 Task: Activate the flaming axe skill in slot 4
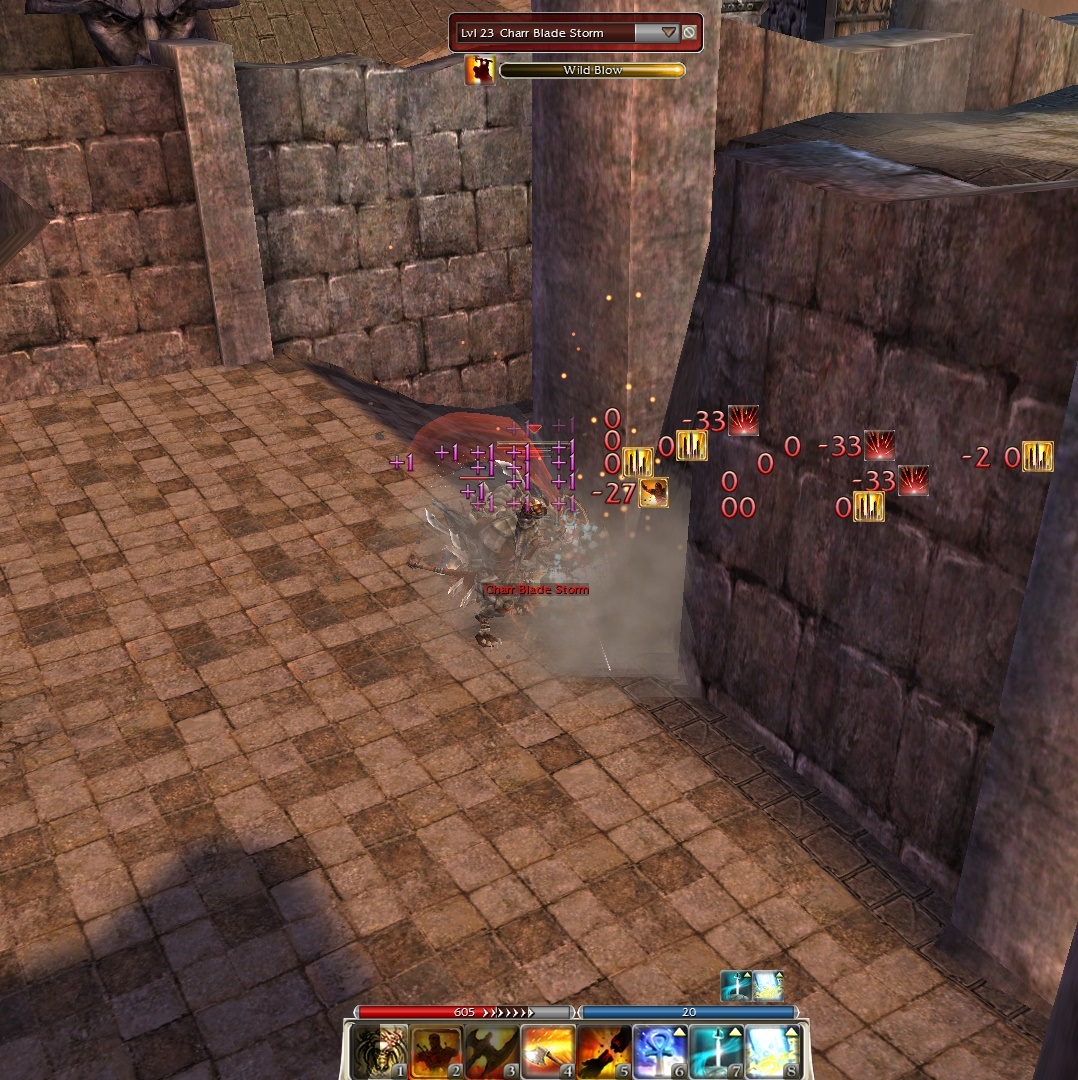click(549, 1051)
